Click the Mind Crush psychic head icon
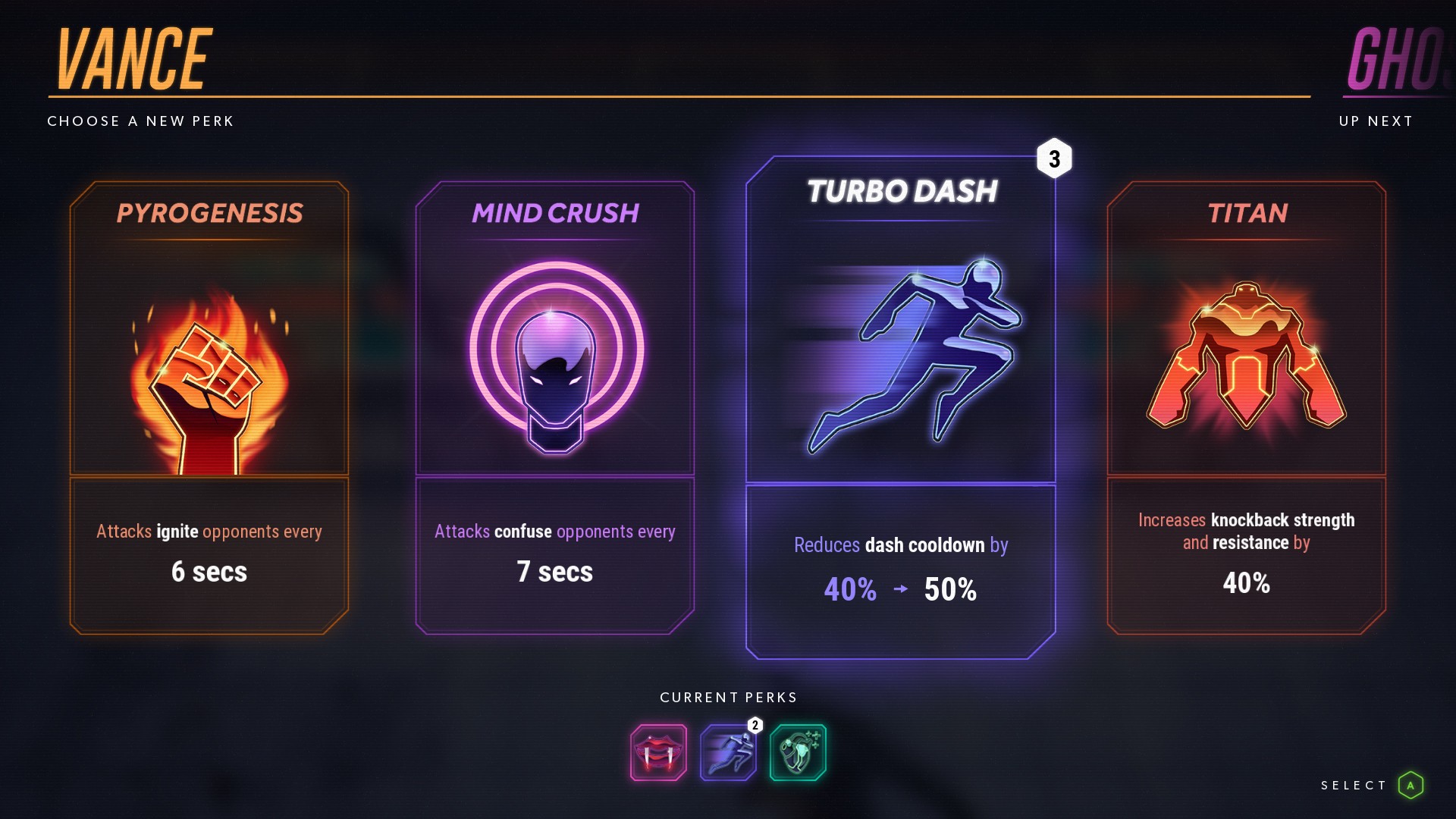 coord(554,356)
